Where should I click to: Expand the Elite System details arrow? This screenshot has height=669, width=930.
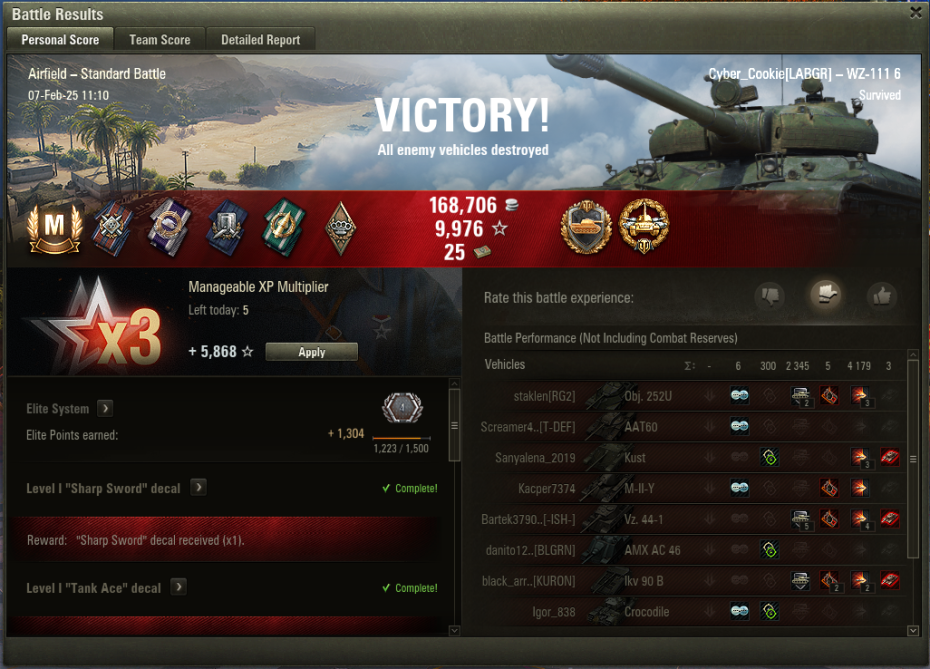tap(105, 408)
